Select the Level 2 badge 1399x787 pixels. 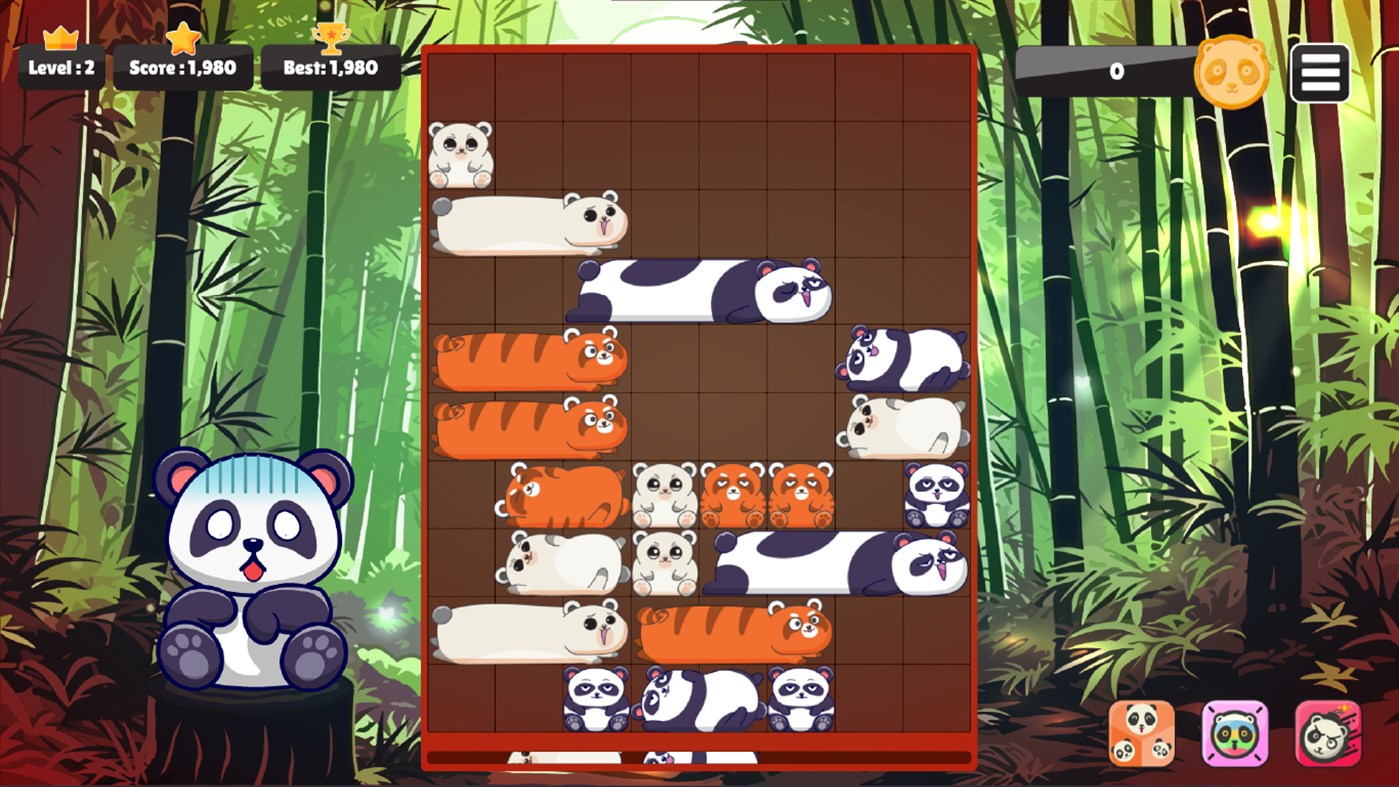pyautogui.click(x=62, y=68)
